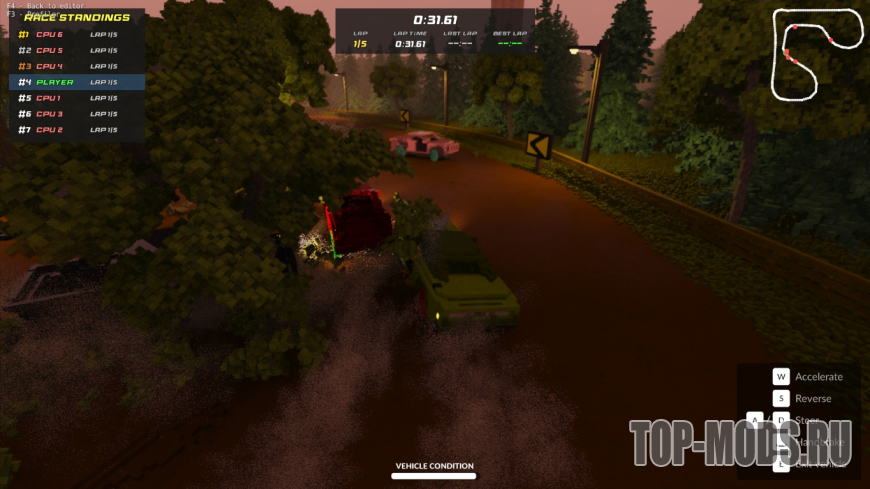Image resolution: width=870 pixels, height=489 pixels.
Task: Click the Race Standings header
Action: tap(77, 17)
